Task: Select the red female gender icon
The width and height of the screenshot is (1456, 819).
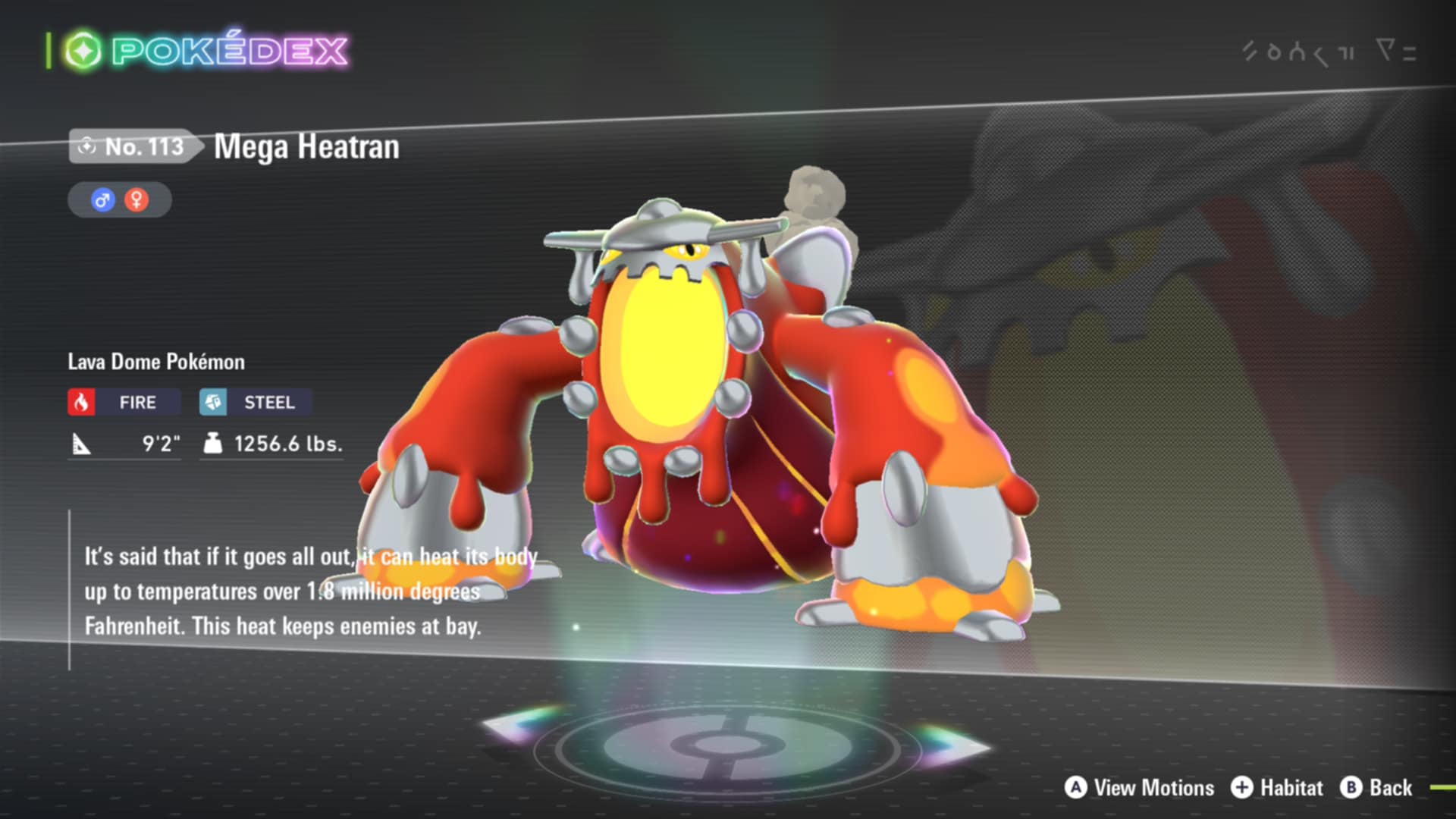Action: pos(136,200)
